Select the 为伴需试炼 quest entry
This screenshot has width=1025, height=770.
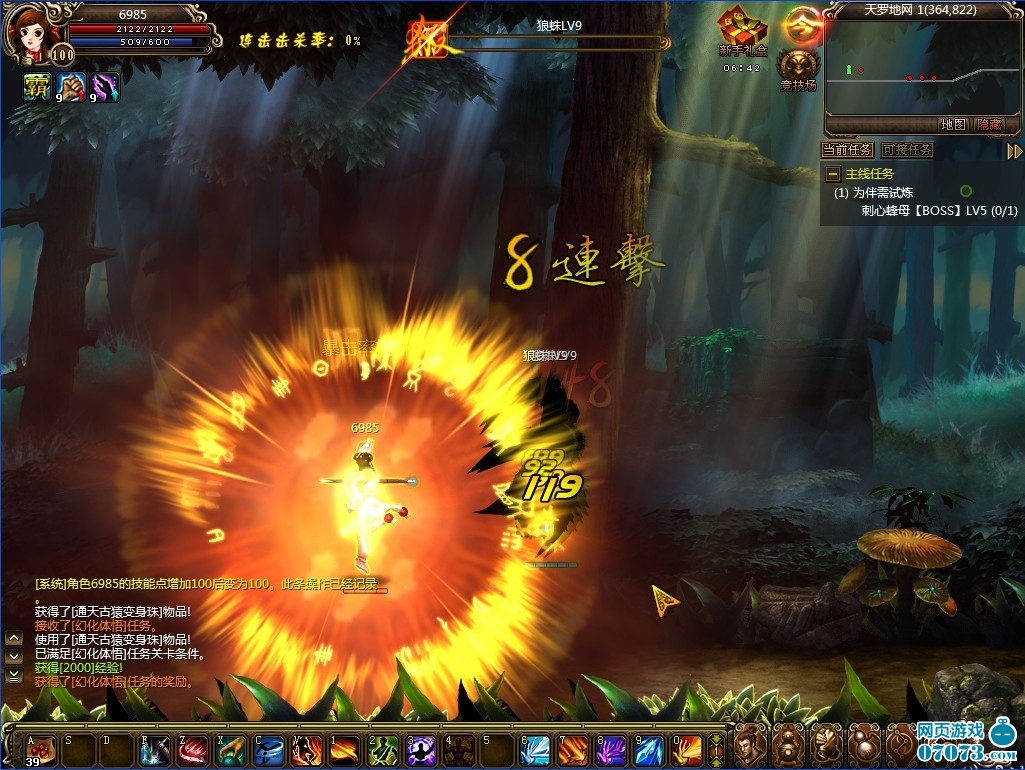pyautogui.click(x=882, y=192)
